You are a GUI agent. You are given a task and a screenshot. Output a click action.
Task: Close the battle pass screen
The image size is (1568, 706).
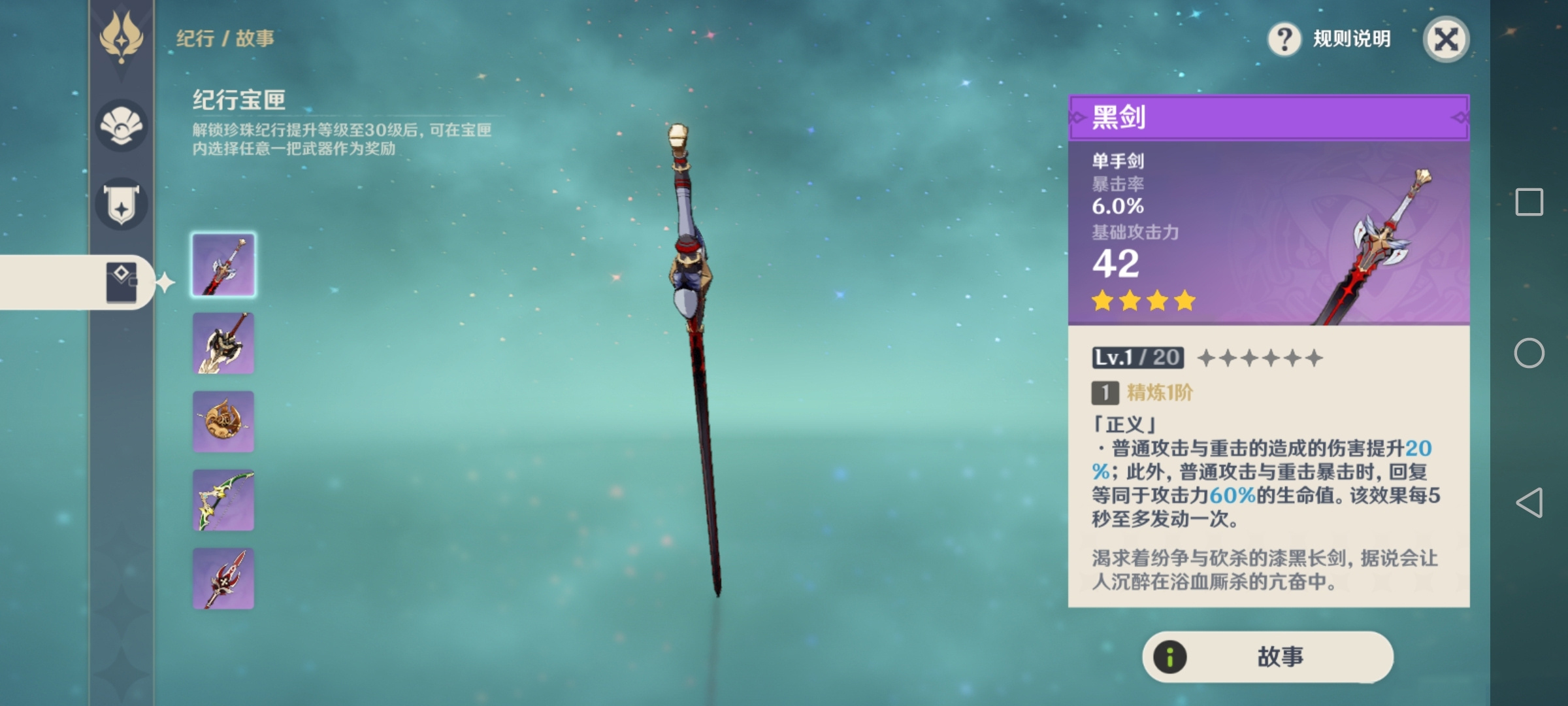coord(1445,39)
